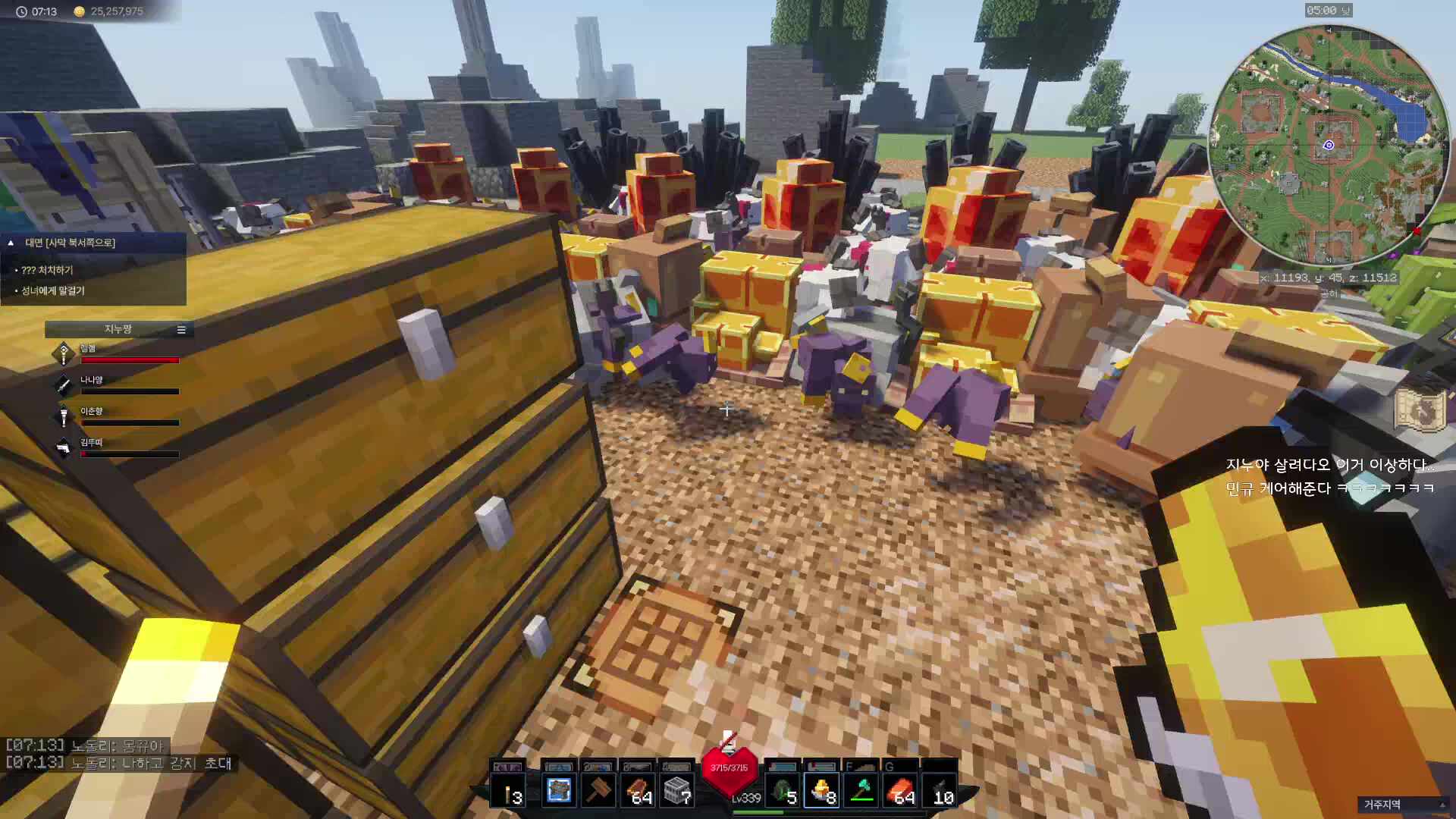Select the blue framed map hotbar slot
1456x819 pixels.
559,791
